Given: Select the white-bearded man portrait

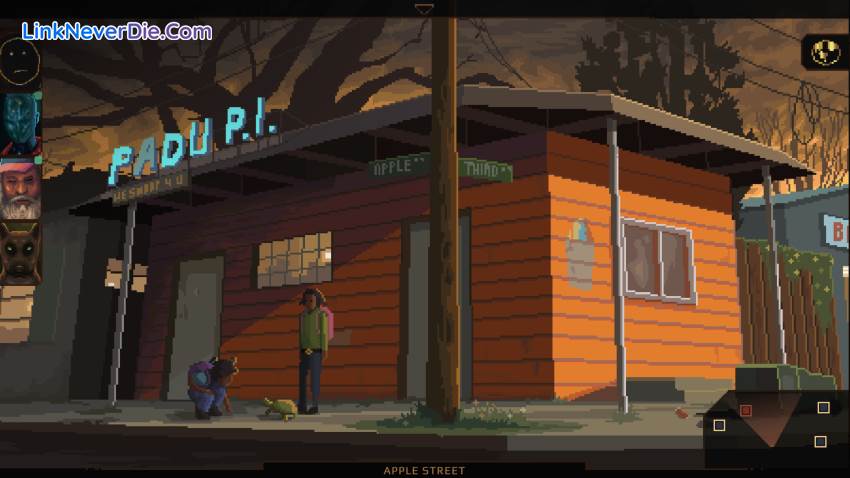Looking at the screenshot, I should [x=20, y=188].
